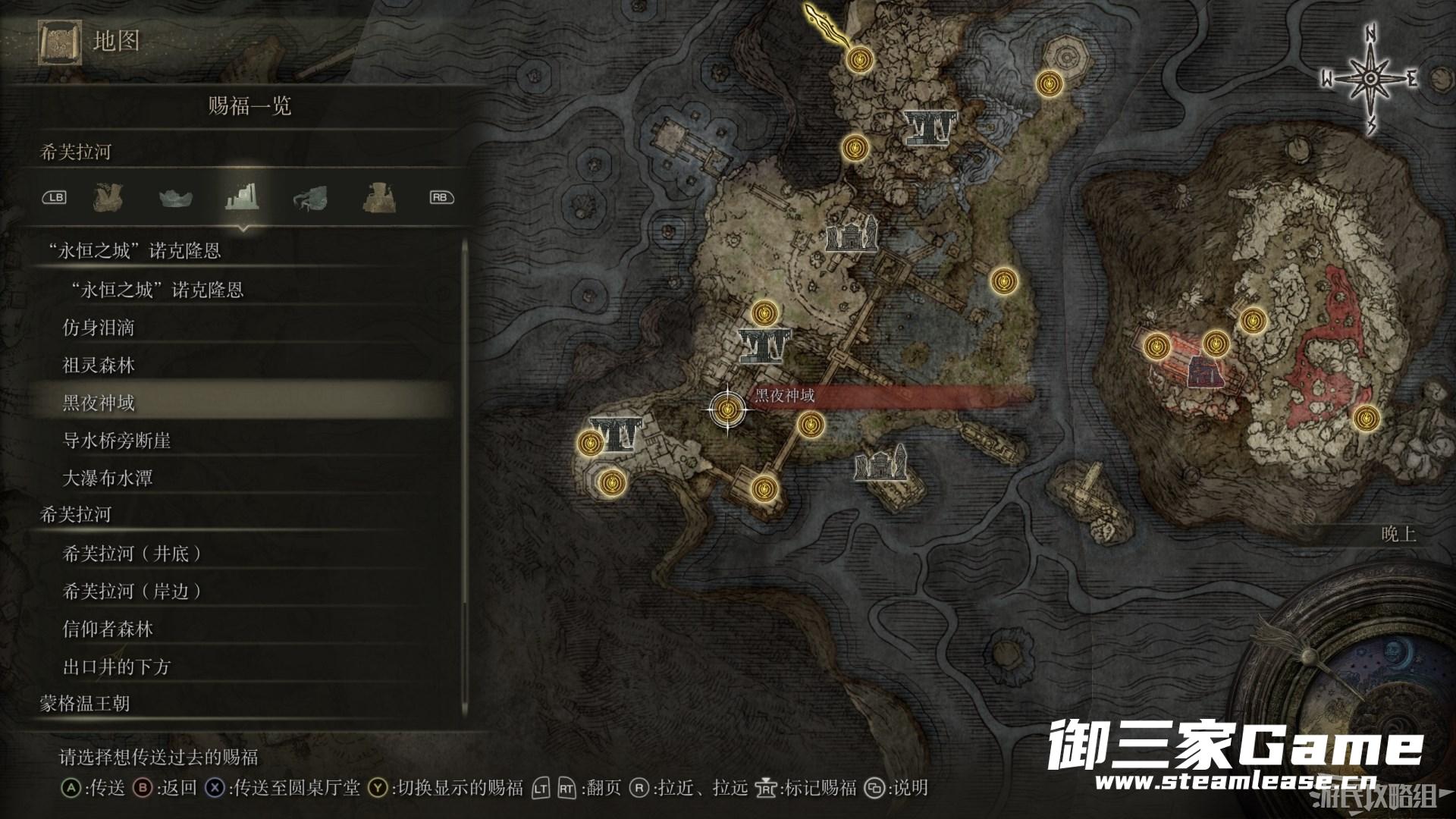
Task: Select the grace marker inside the red-highlighted area
Action: point(1216,343)
